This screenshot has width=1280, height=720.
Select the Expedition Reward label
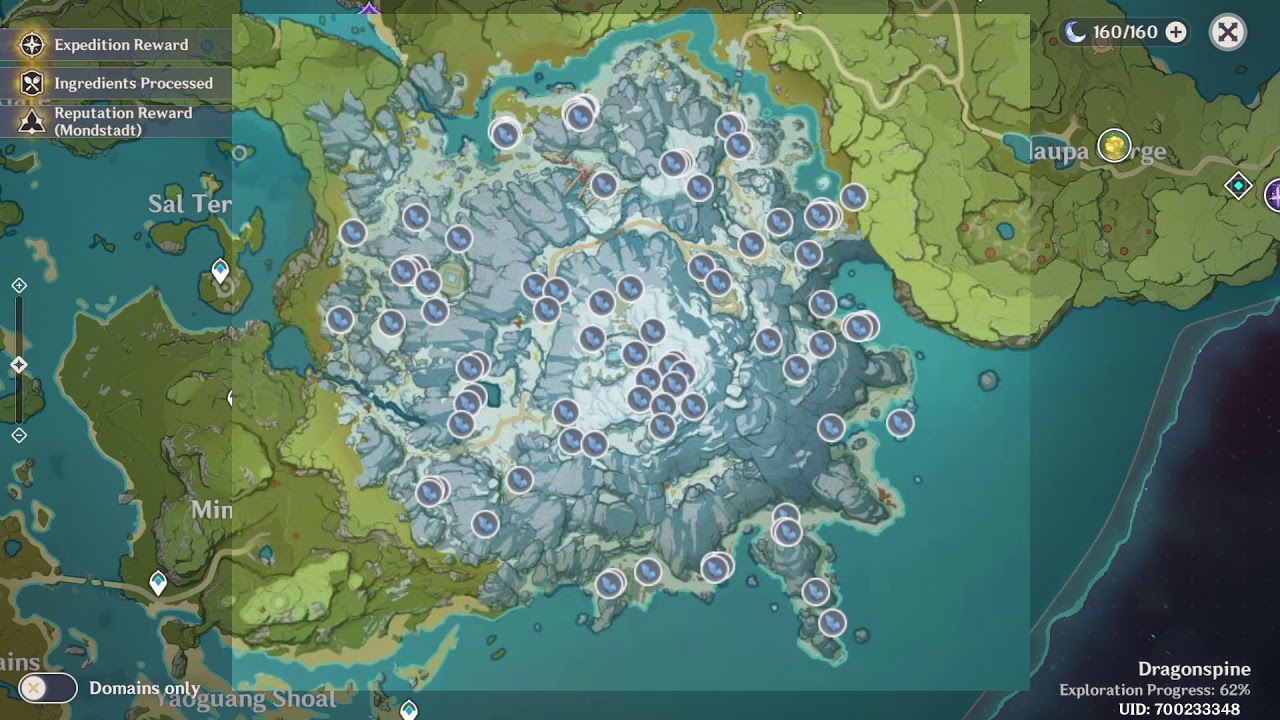(x=120, y=44)
